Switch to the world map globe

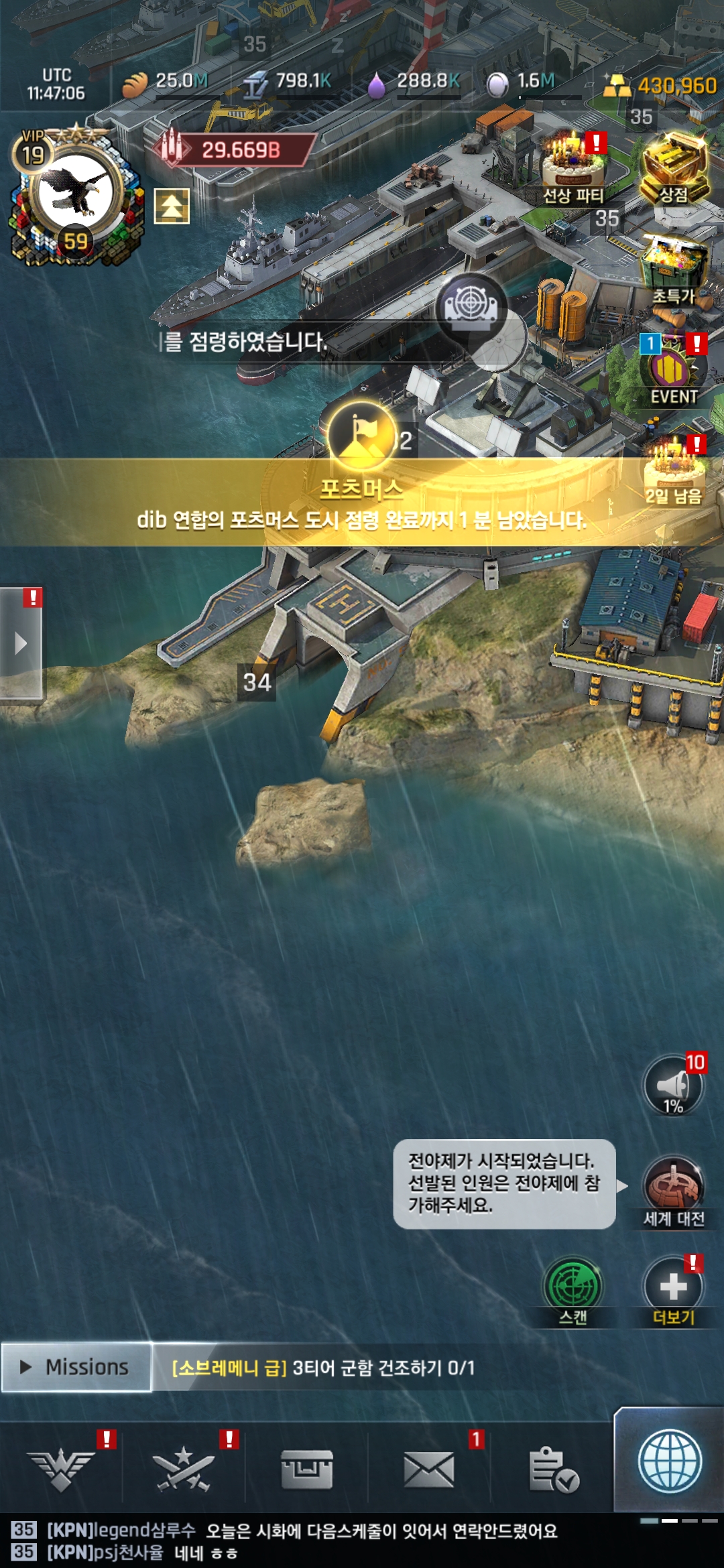670,1462
